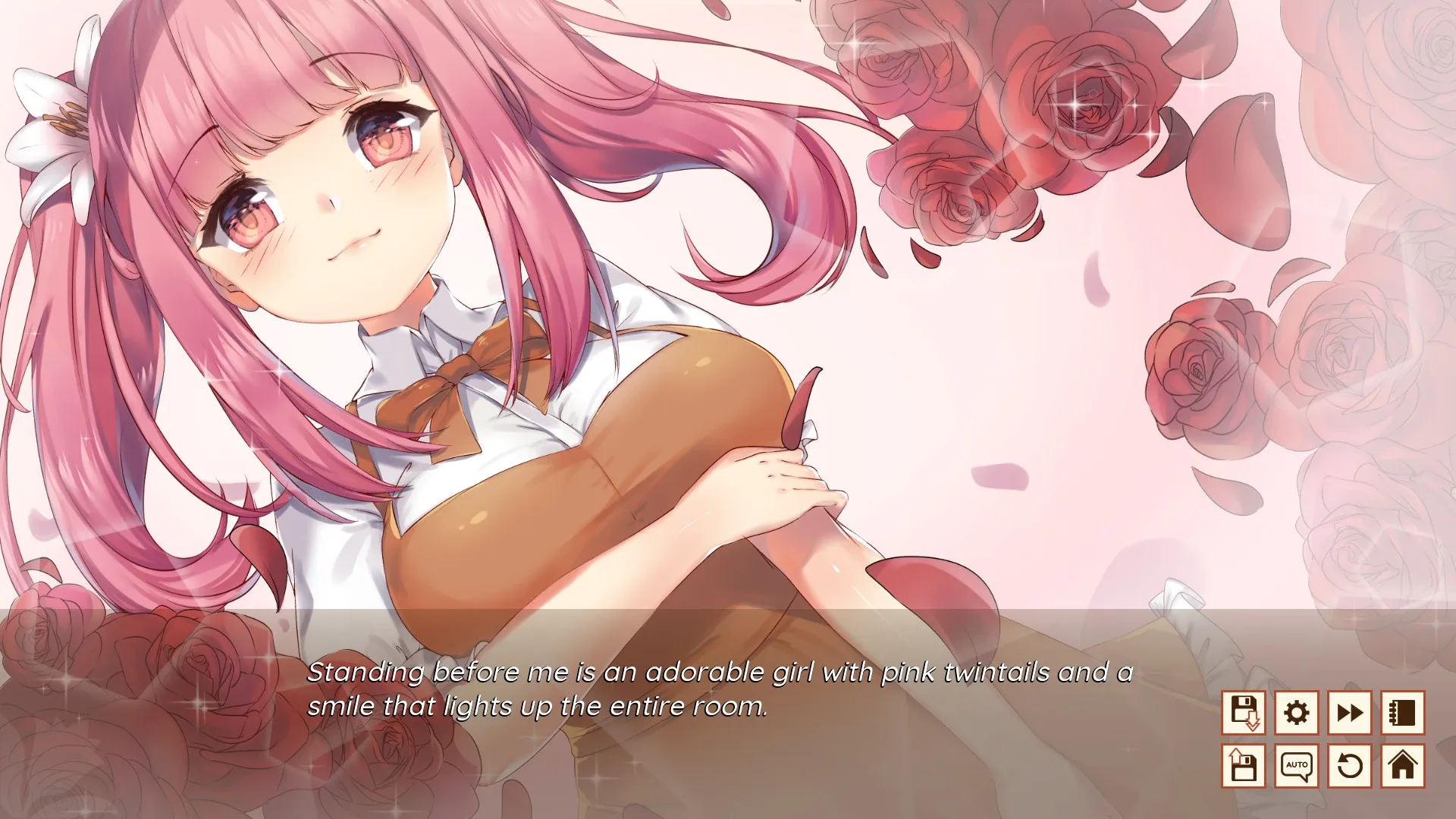
Task: Click the AUTO speech-bubble icon
Action: click(1298, 766)
